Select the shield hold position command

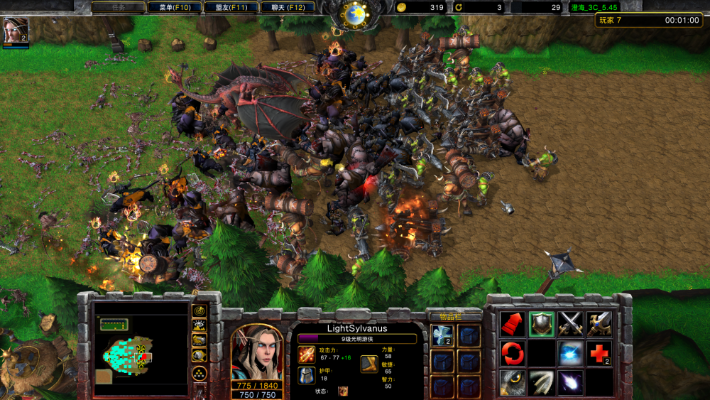click(x=542, y=324)
